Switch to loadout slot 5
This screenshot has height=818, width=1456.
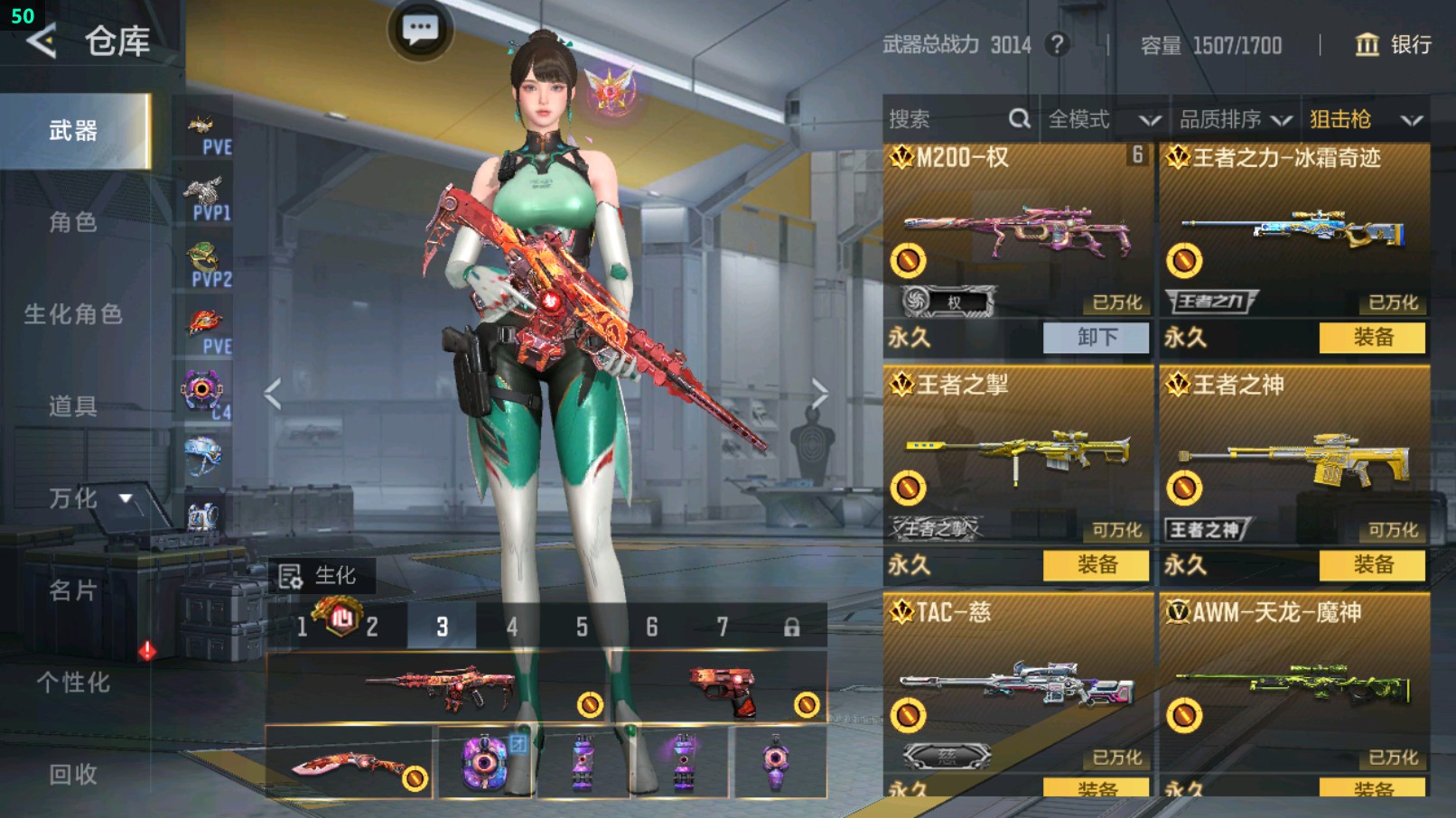click(582, 627)
